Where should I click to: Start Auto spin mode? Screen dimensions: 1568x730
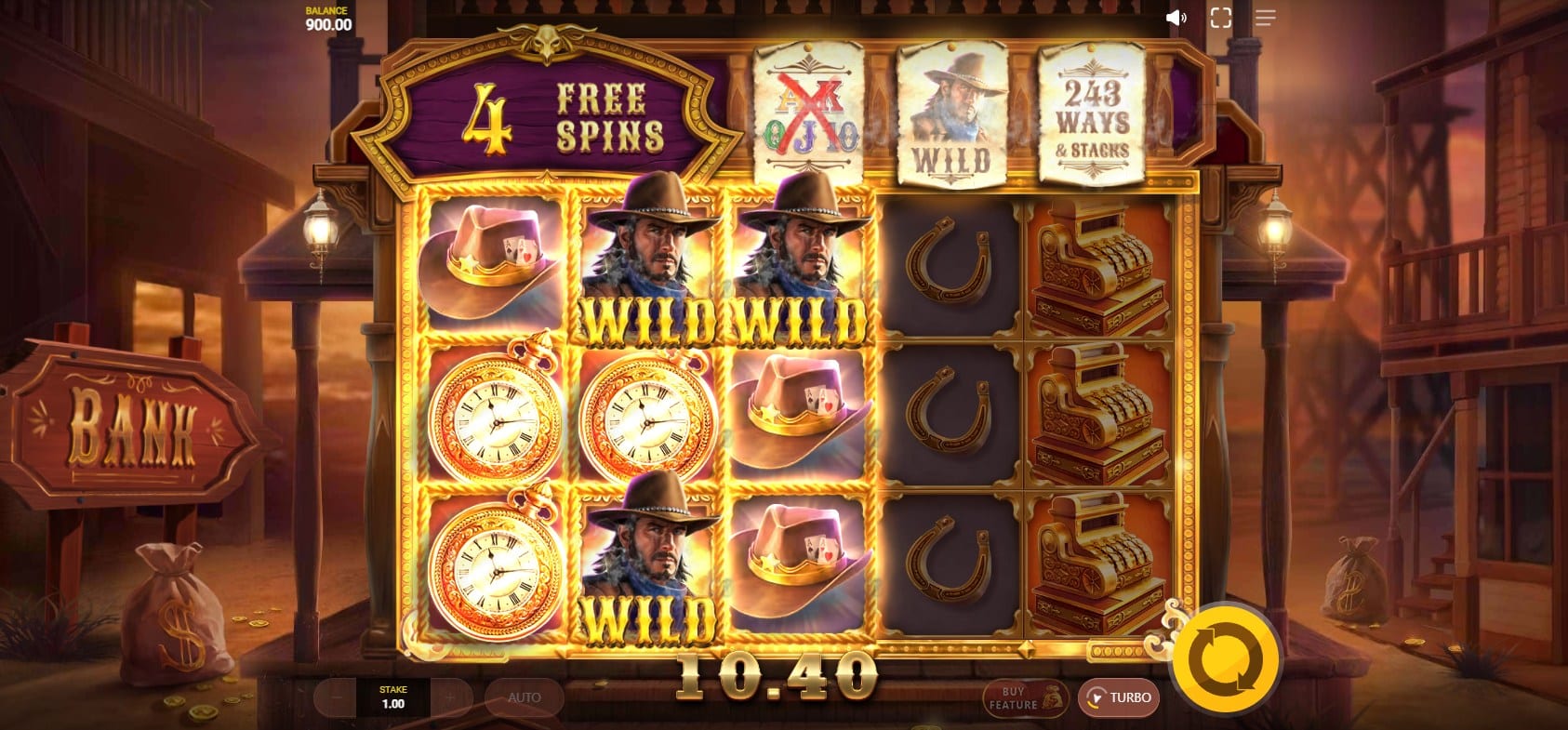(524, 697)
